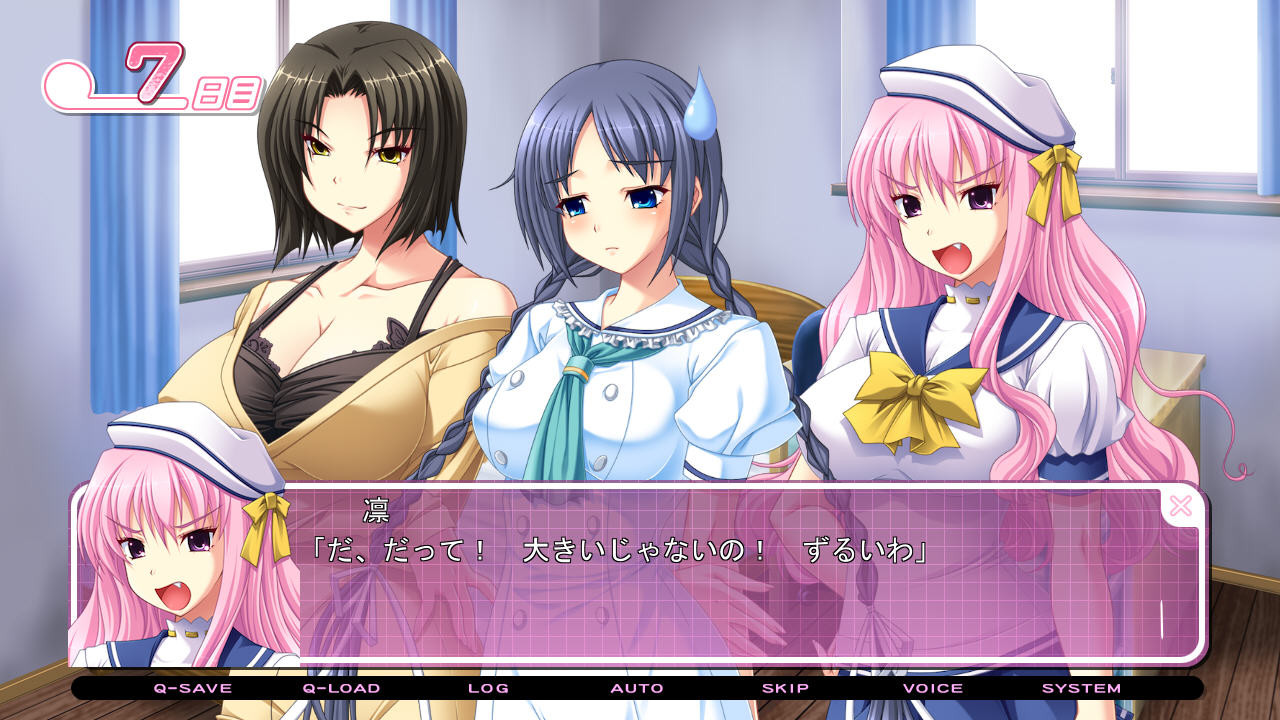Hide the dialogue box with the X button
The width and height of the screenshot is (1280, 720).
coord(1180,506)
